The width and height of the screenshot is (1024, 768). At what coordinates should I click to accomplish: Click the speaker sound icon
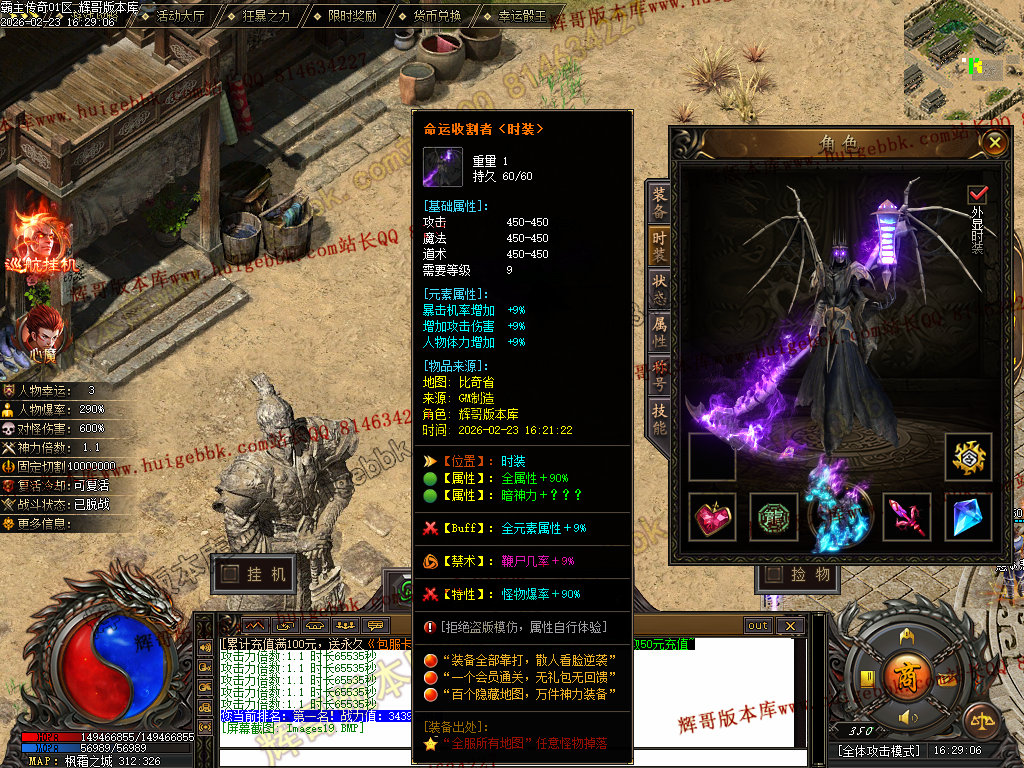pyautogui.click(x=907, y=717)
